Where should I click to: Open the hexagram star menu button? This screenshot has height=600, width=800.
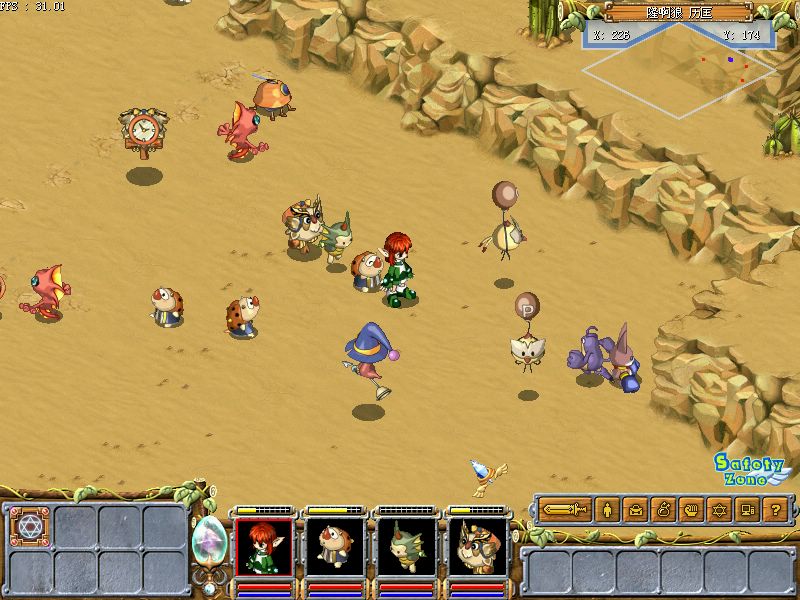[x=719, y=510]
